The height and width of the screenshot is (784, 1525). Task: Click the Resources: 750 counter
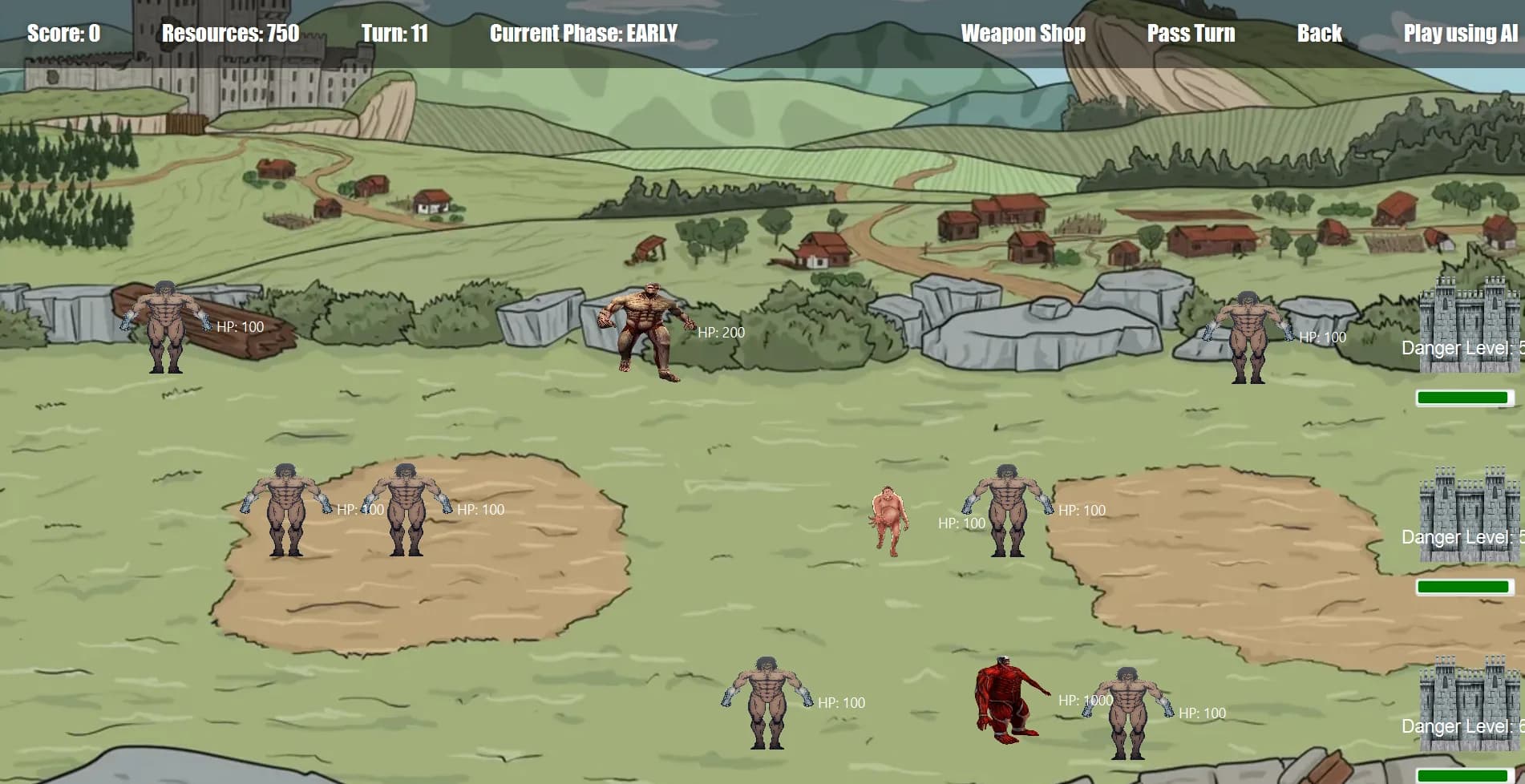[230, 34]
